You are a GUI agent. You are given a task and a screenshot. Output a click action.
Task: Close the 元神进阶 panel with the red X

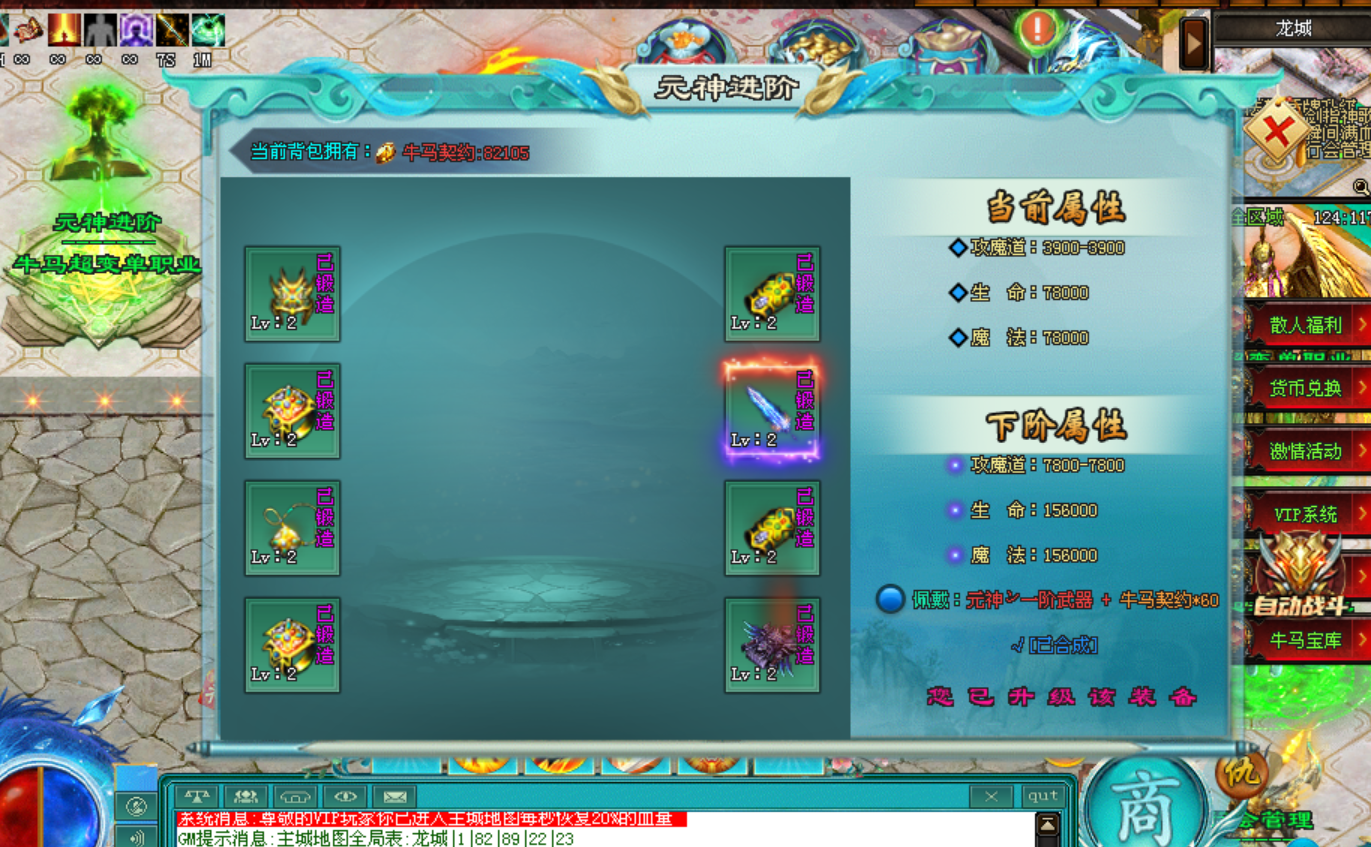[x=1277, y=131]
